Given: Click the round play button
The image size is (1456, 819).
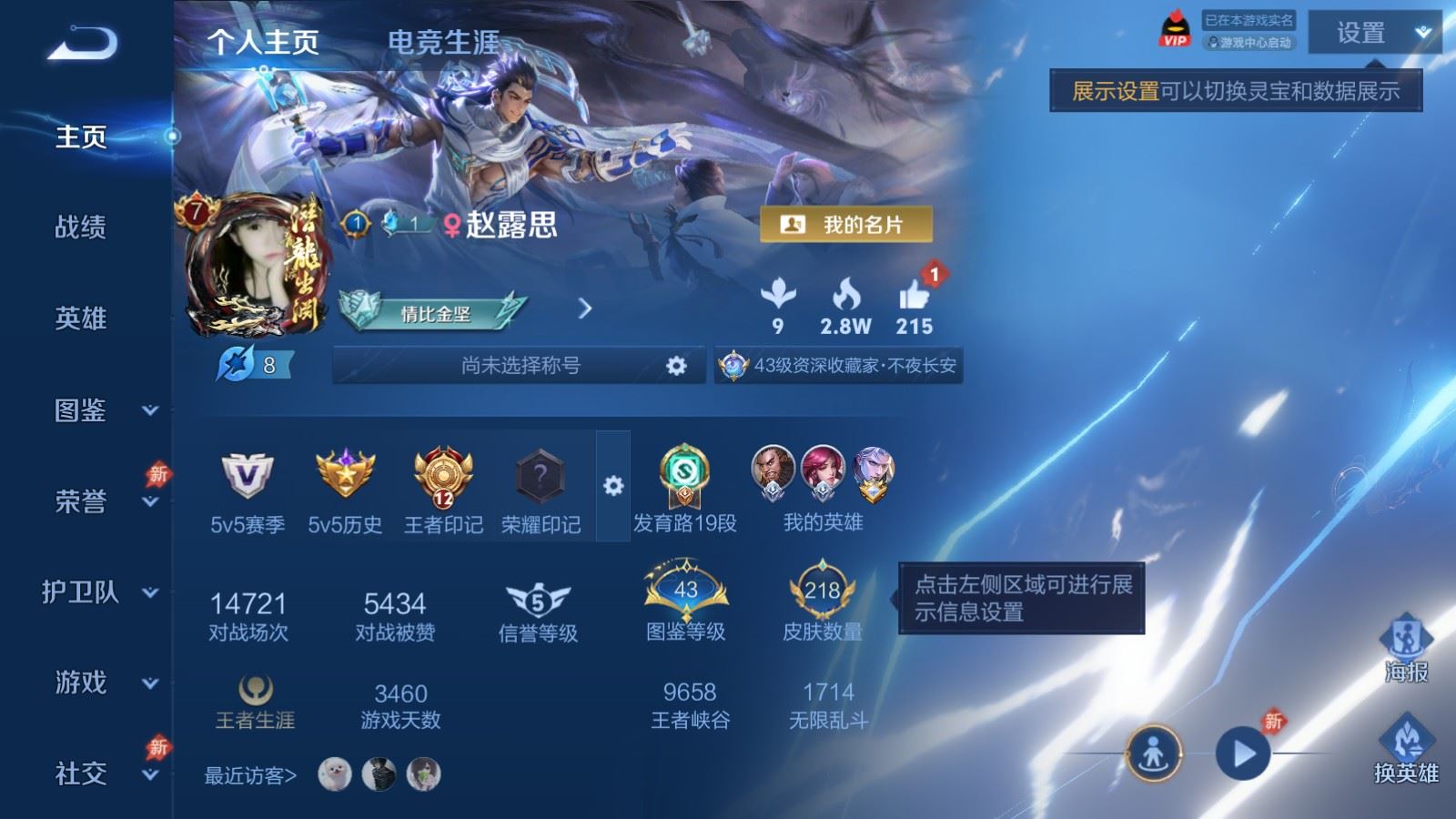Looking at the screenshot, I should pyautogui.click(x=1243, y=753).
